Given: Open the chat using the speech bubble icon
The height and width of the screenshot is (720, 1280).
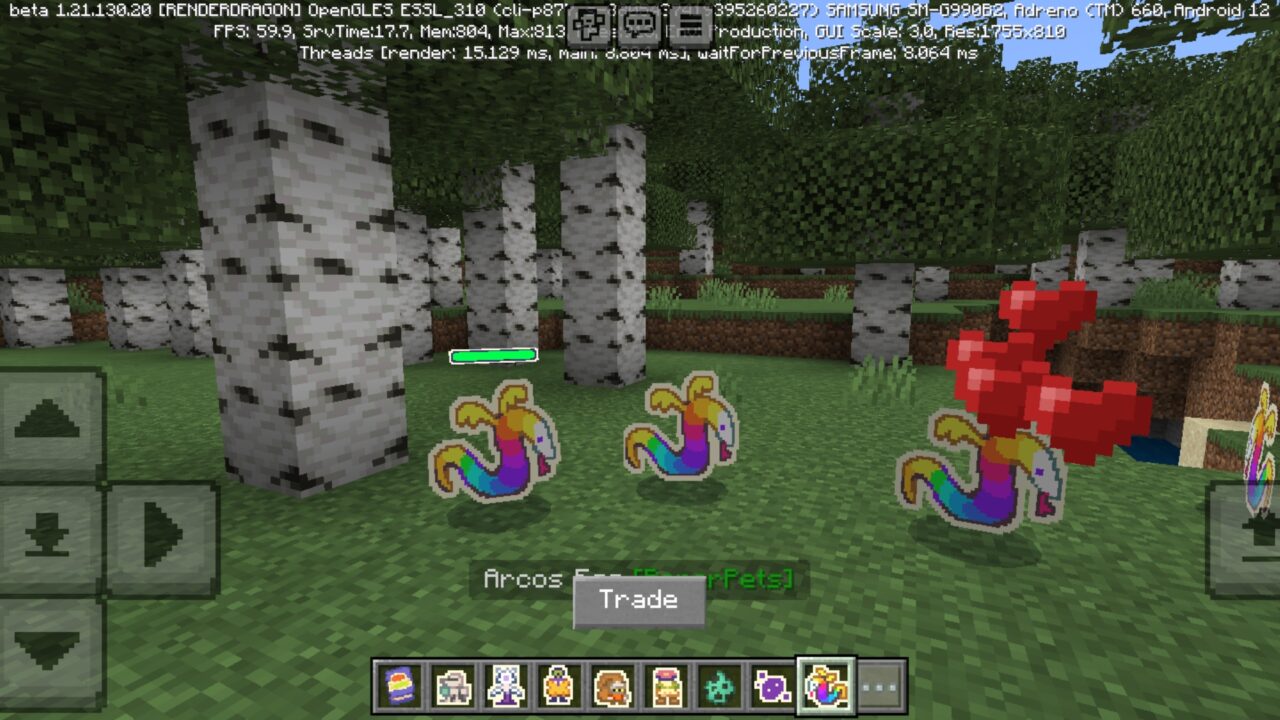Looking at the screenshot, I should pos(640,22).
